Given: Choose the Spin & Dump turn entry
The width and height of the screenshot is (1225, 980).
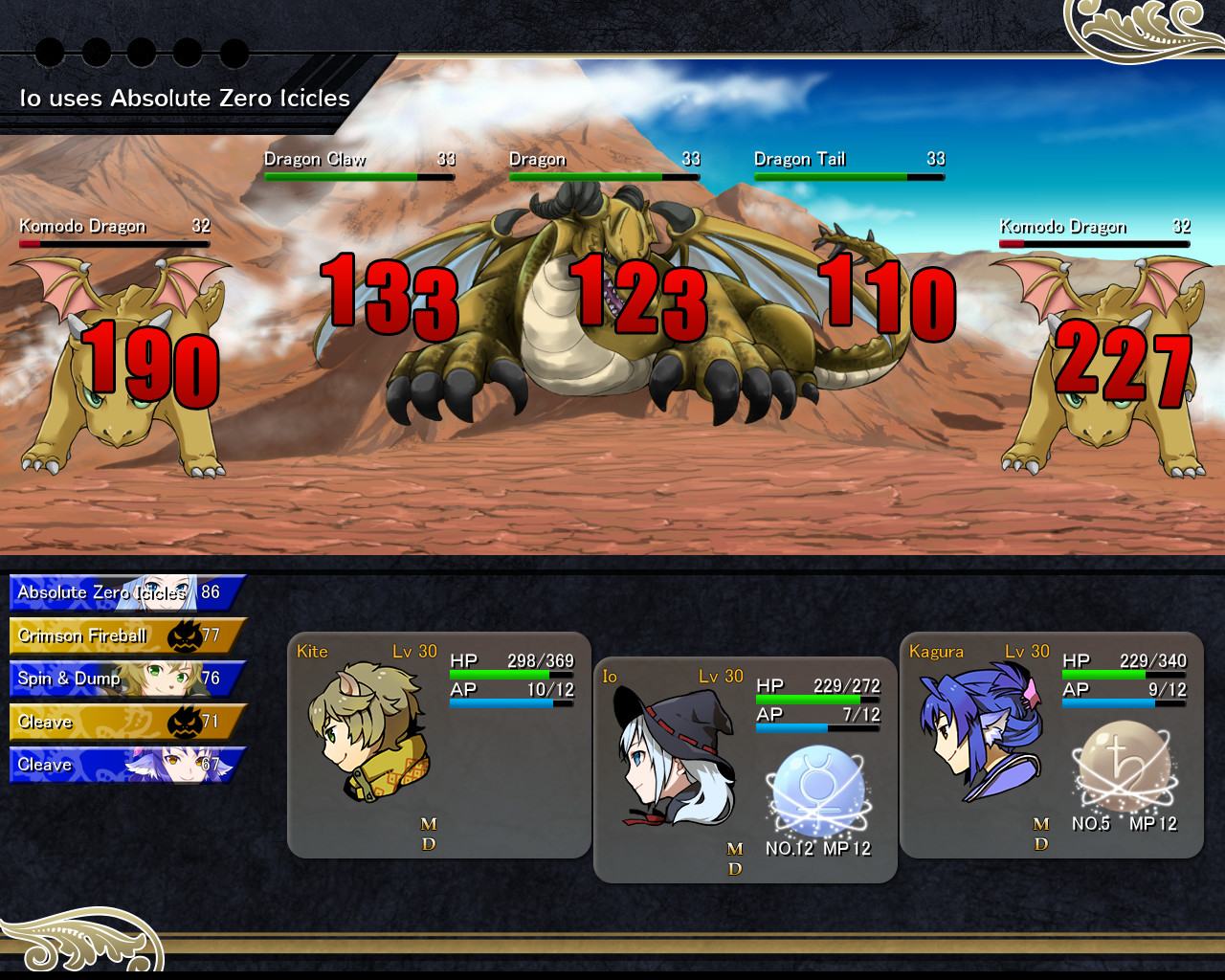Looking at the screenshot, I should click(126, 679).
